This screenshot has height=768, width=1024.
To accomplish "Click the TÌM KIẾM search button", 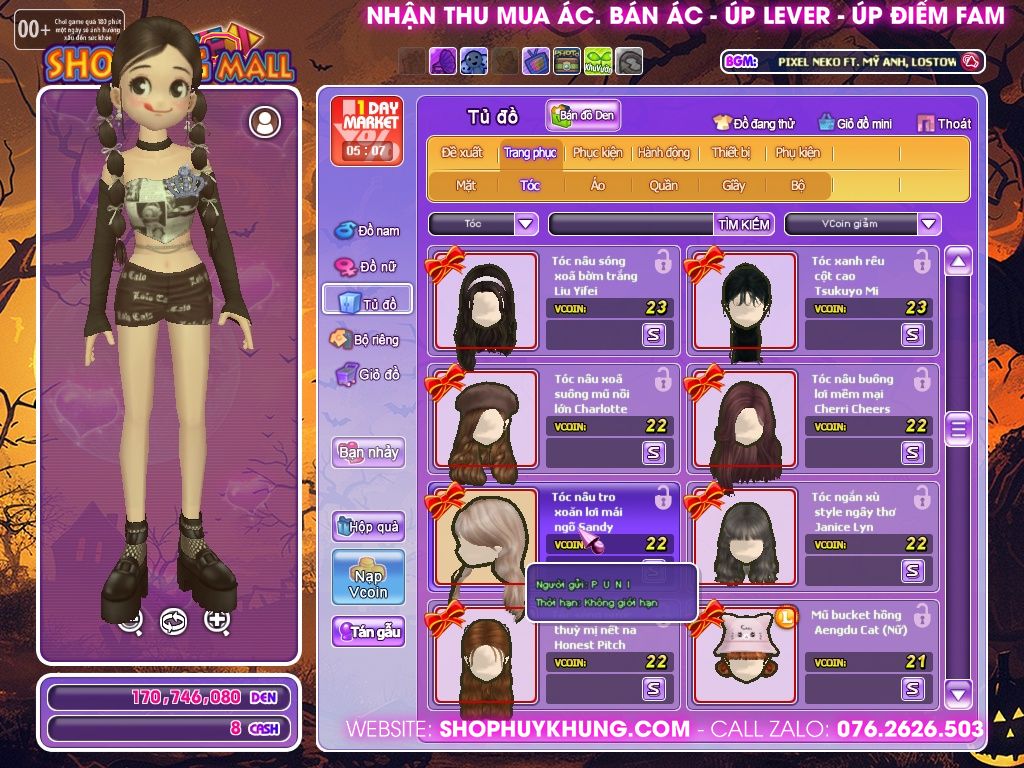I will point(744,224).
